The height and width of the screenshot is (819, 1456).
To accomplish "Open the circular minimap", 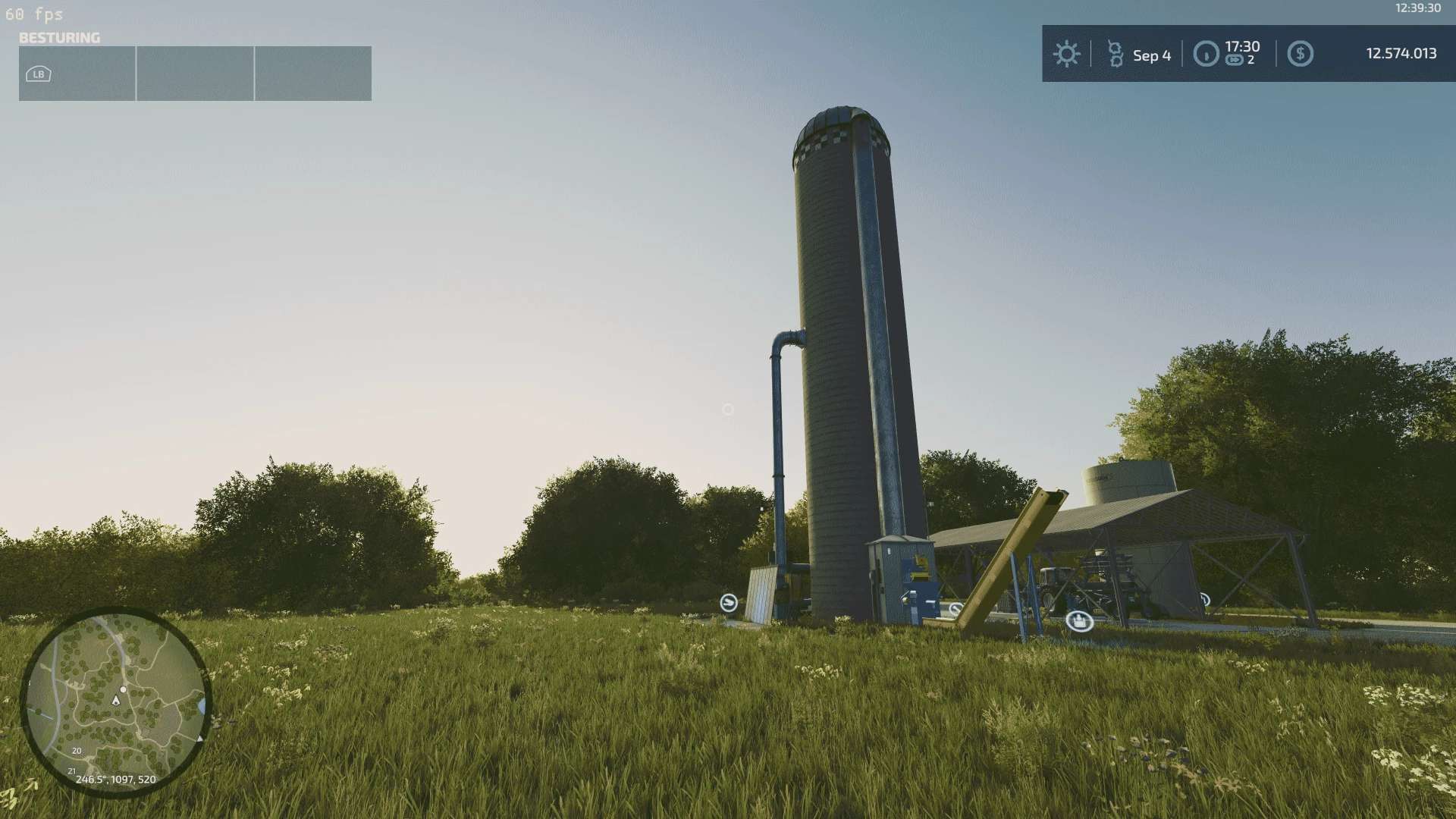I will (x=115, y=701).
